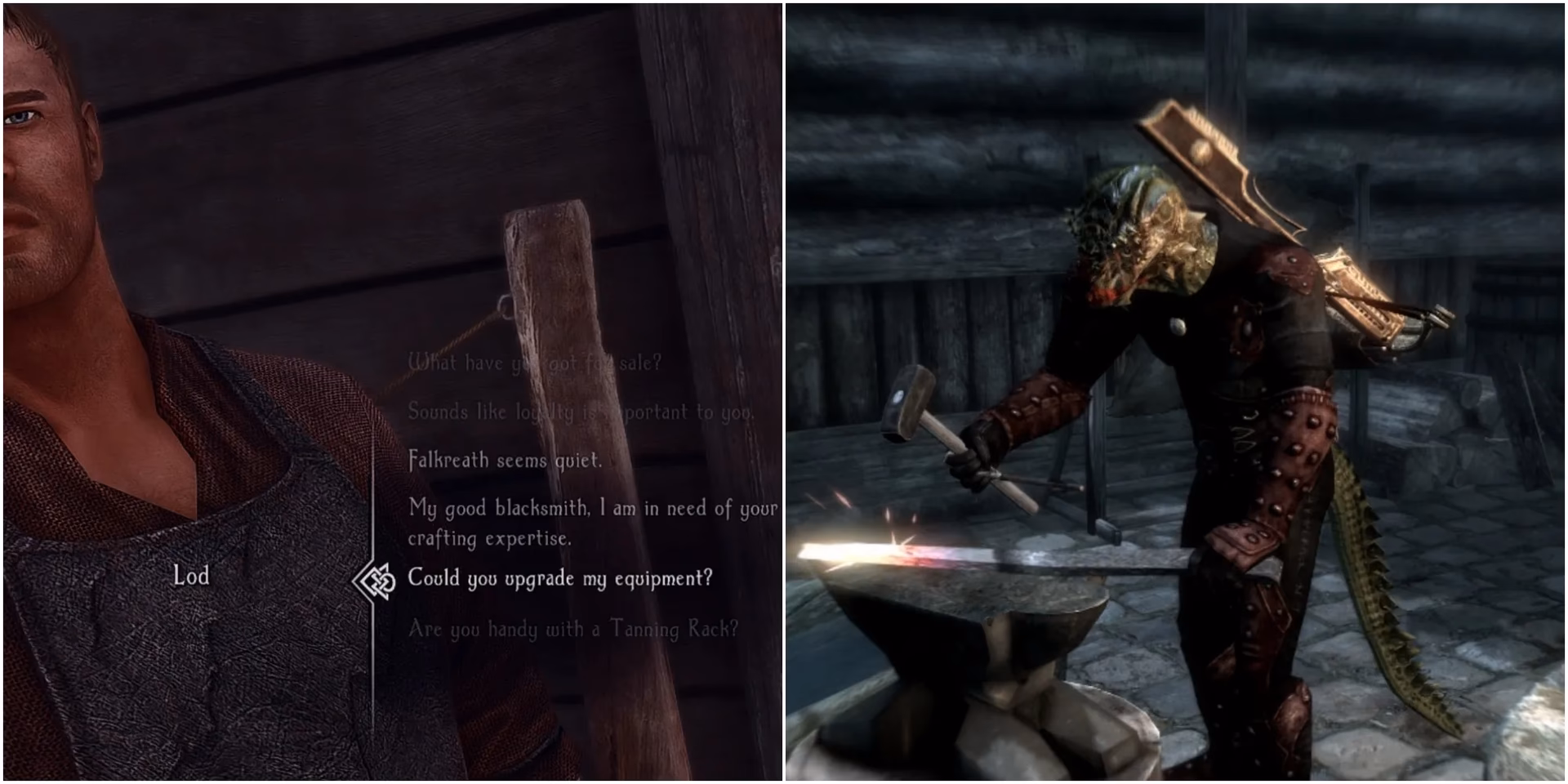1568x784 pixels.
Task: Ask about needing crafting expertise
Action: (x=590, y=523)
